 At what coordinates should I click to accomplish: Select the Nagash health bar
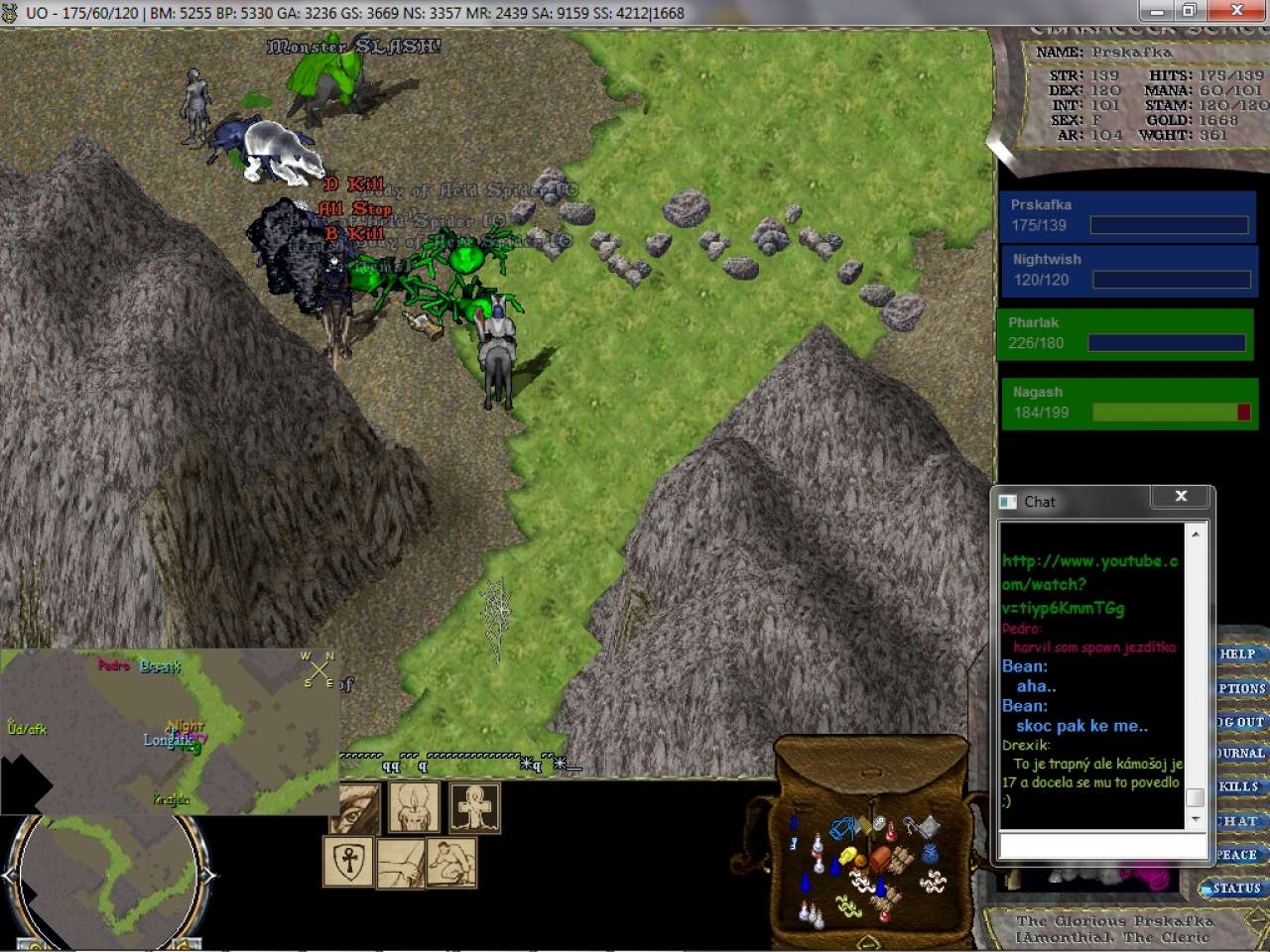coord(1129,403)
